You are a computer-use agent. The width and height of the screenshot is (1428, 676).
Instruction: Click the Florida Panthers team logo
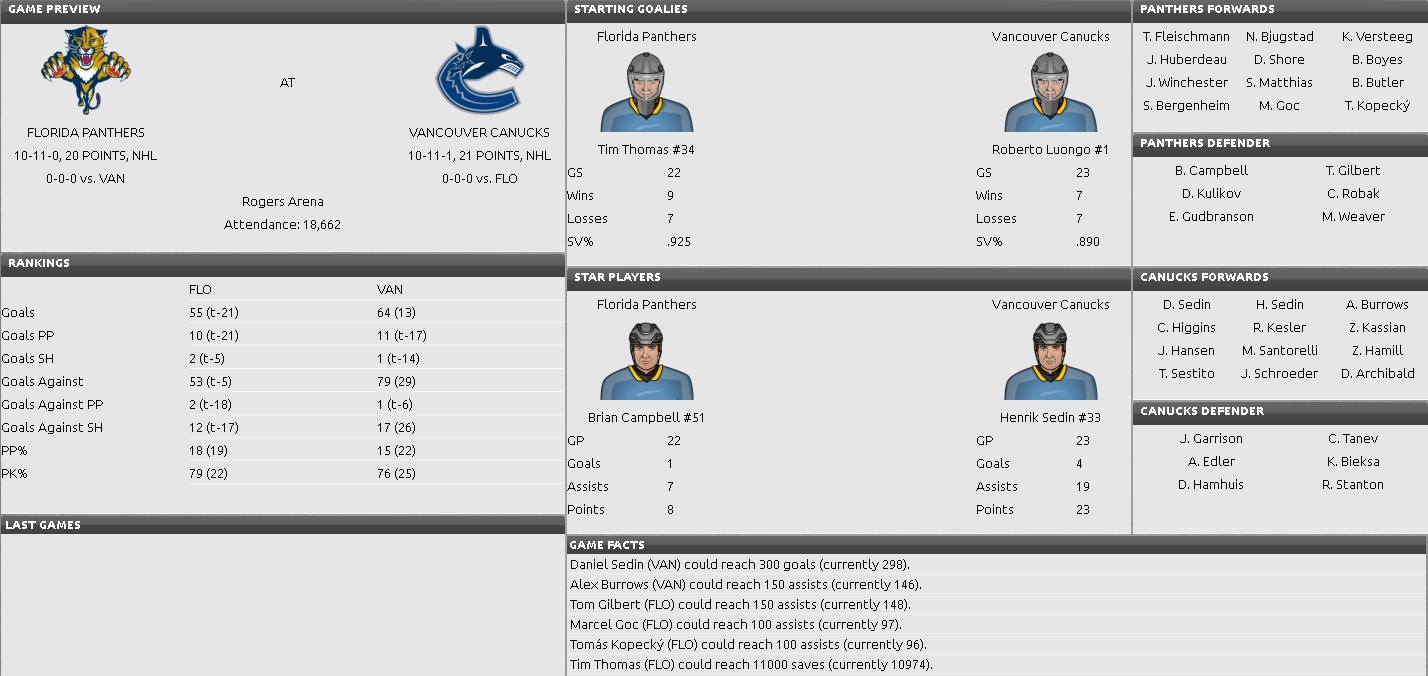pyautogui.click(x=85, y=68)
